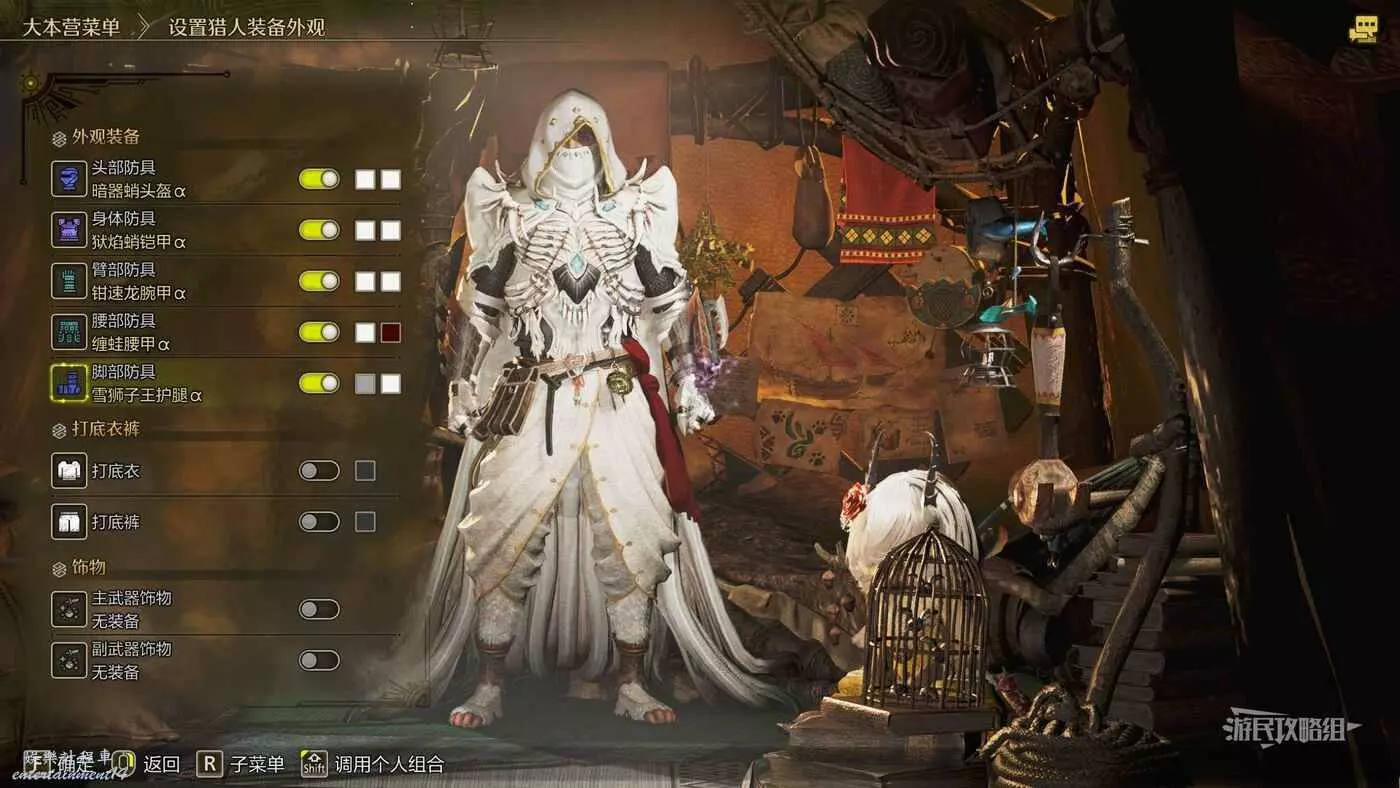Image resolution: width=1400 pixels, height=788 pixels.
Task: Select the 腰部防具 waist armor row
Action: click(138, 332)
